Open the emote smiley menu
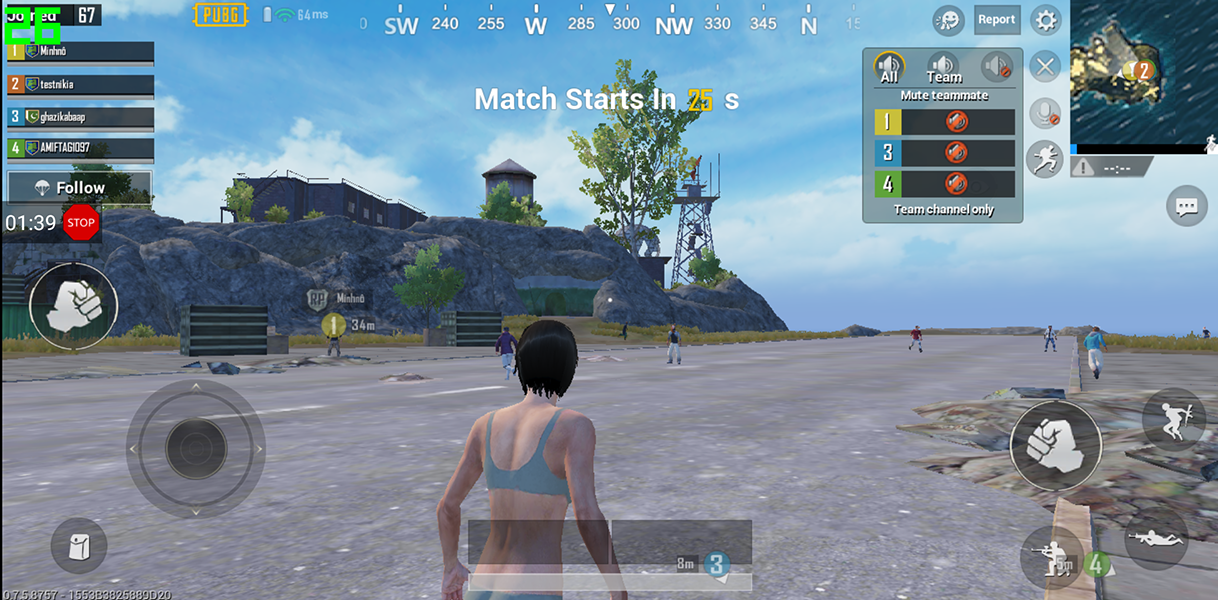Viewport: 1218px width, 600px height. pos(948,20)
